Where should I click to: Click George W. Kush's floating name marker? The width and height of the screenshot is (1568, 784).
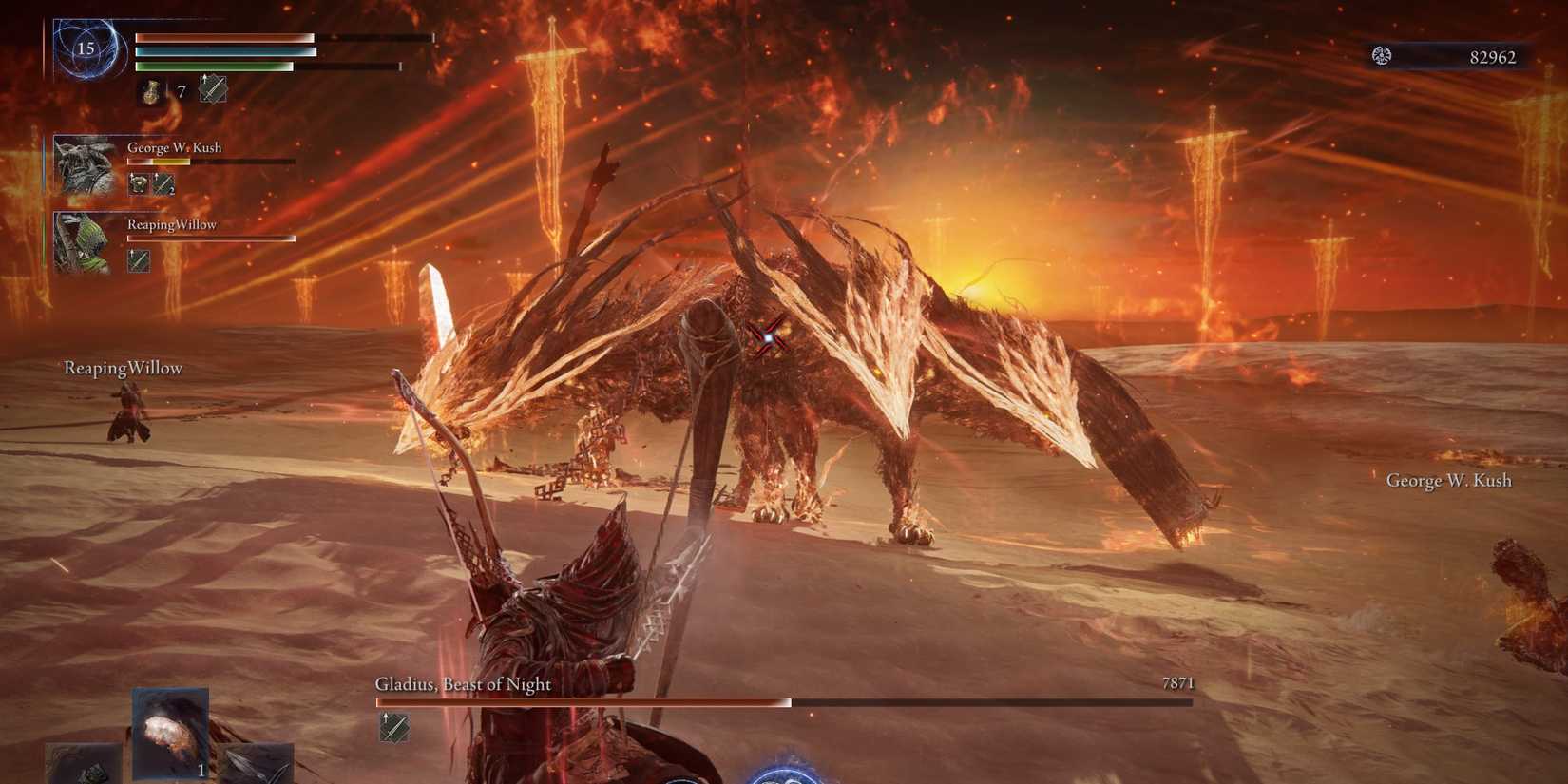(x=1449, y=481)
